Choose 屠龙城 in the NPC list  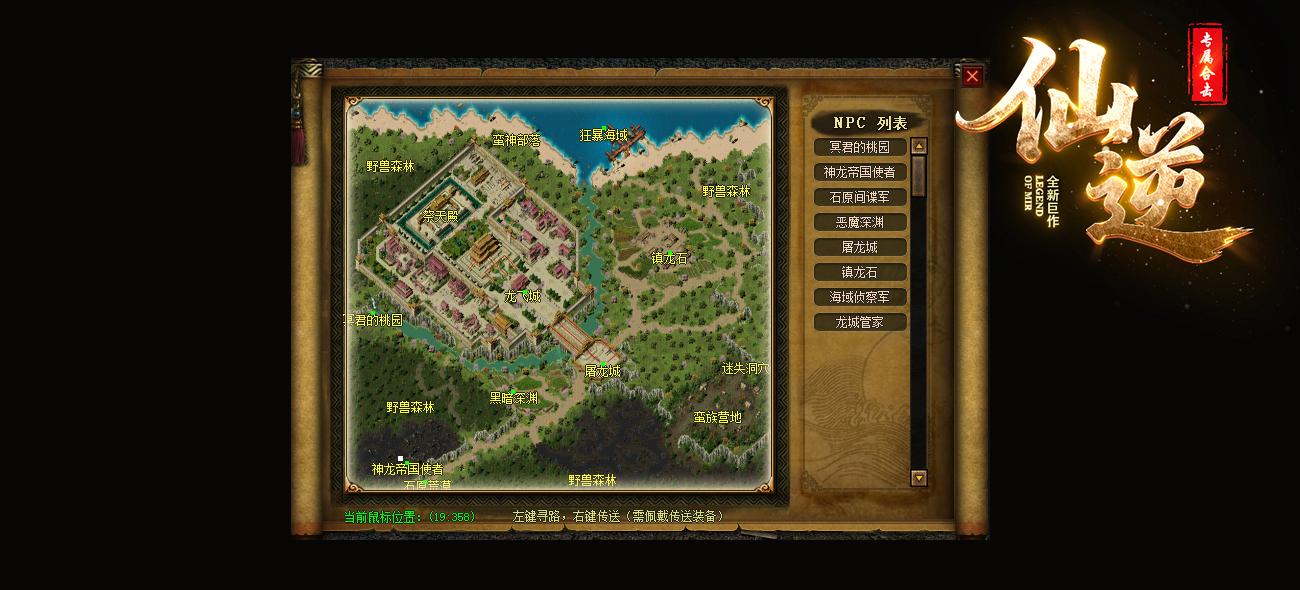click(x=860, y=247)
